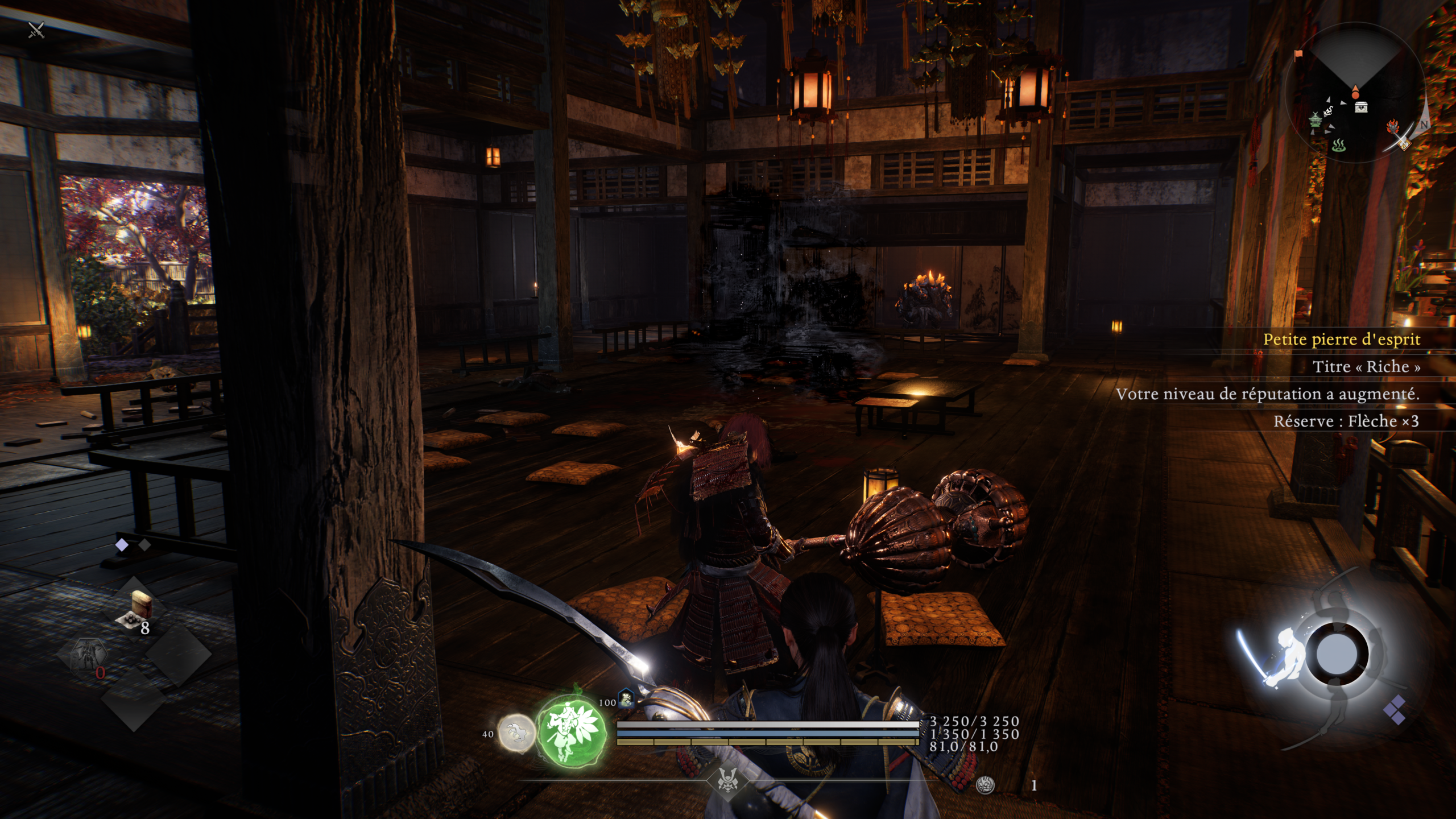Image resolution: width=1456 pixels, height=819 pixels.
Task: Click the "Réserve : Flèche ×3" log entry
Action: point(1346,421)
